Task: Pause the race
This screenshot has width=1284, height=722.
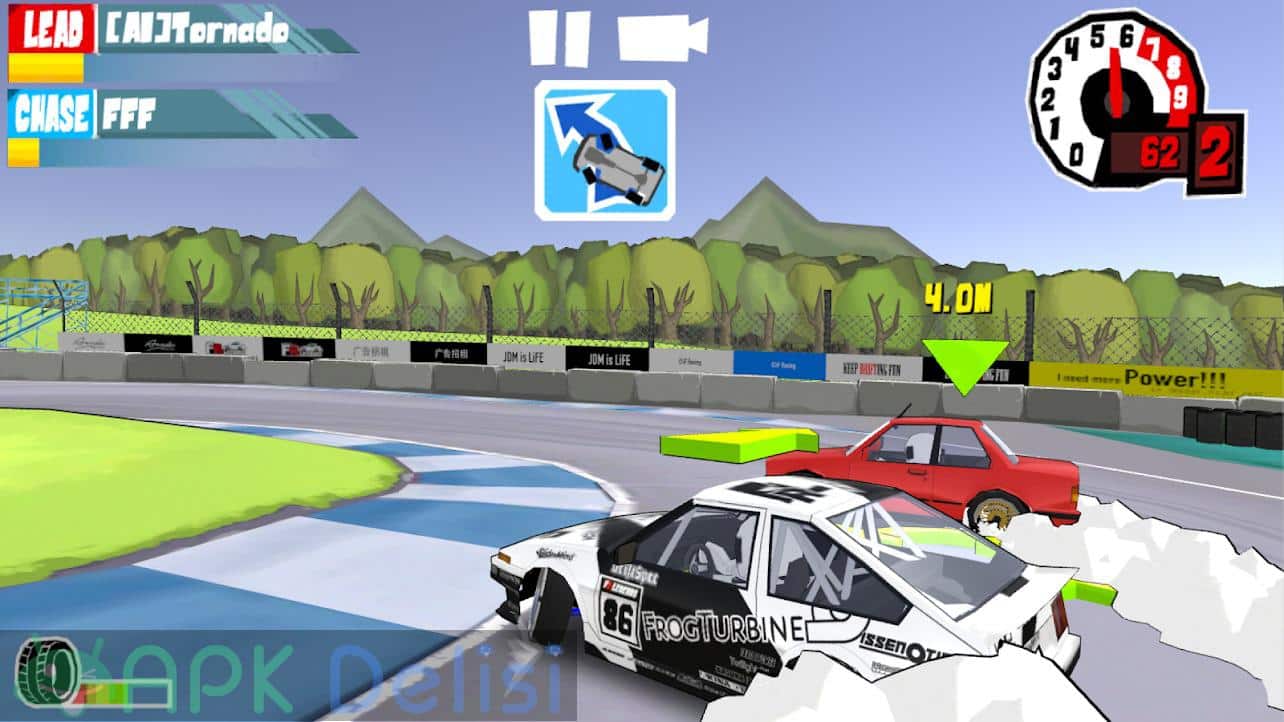Action: [558, 38]
